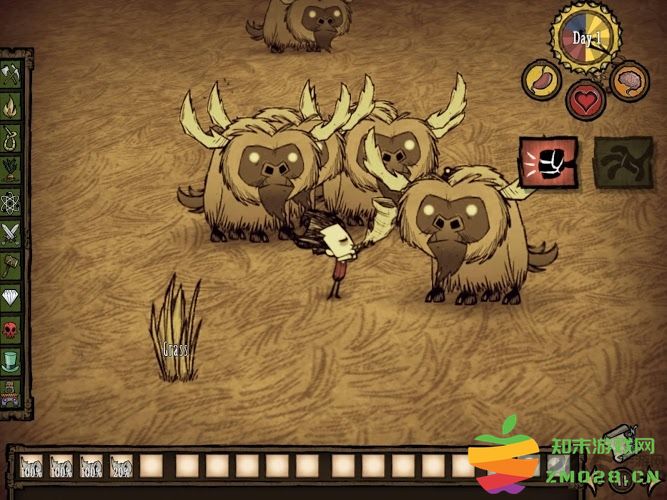Switch to the Dress tab with top hat

point(13,360)
